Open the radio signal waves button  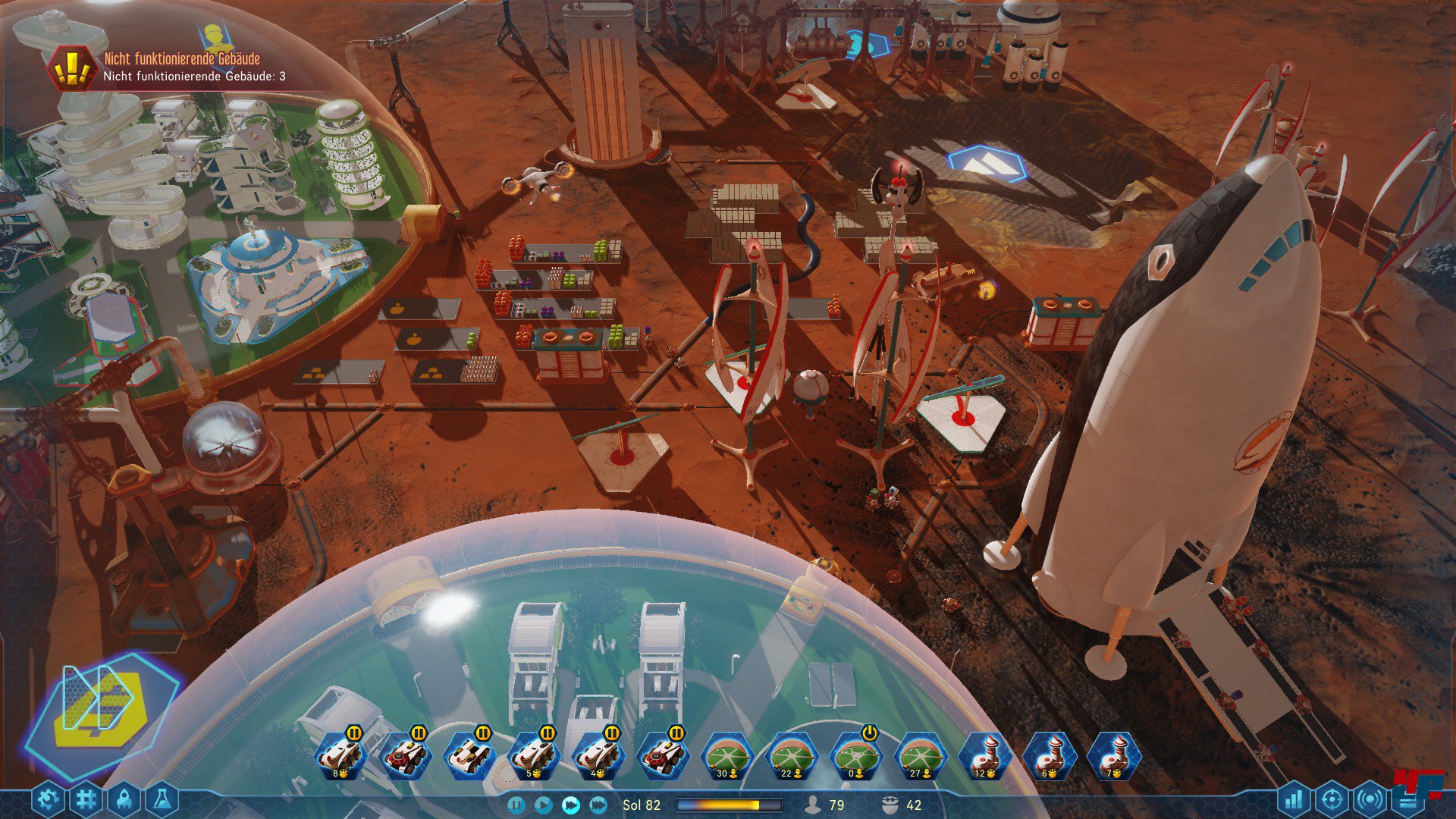coord(1370,799)
